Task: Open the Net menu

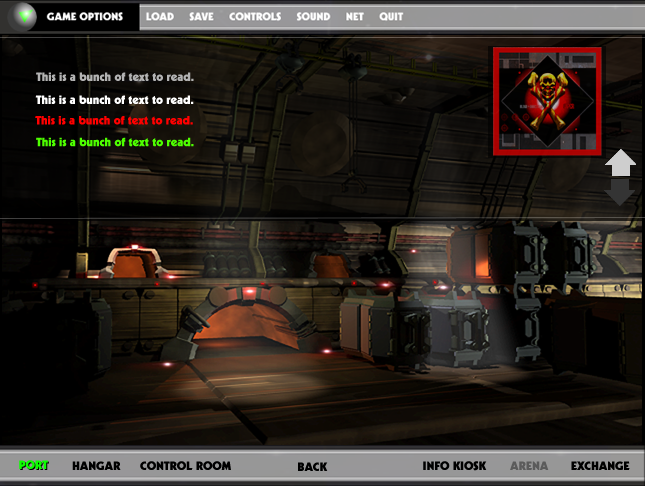Action: click(x=355, y=17)
